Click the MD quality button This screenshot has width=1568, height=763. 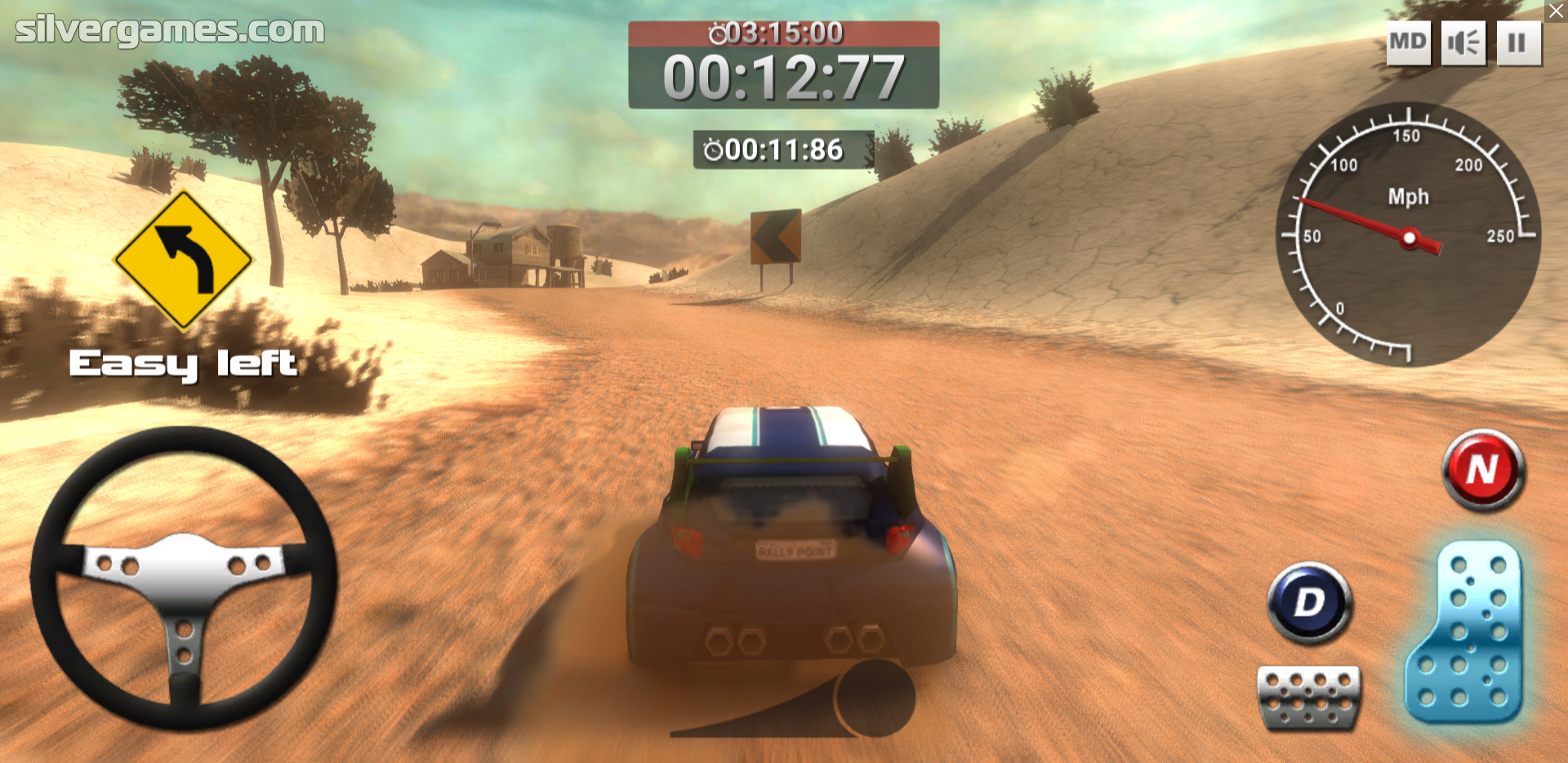click(1408, 42)
